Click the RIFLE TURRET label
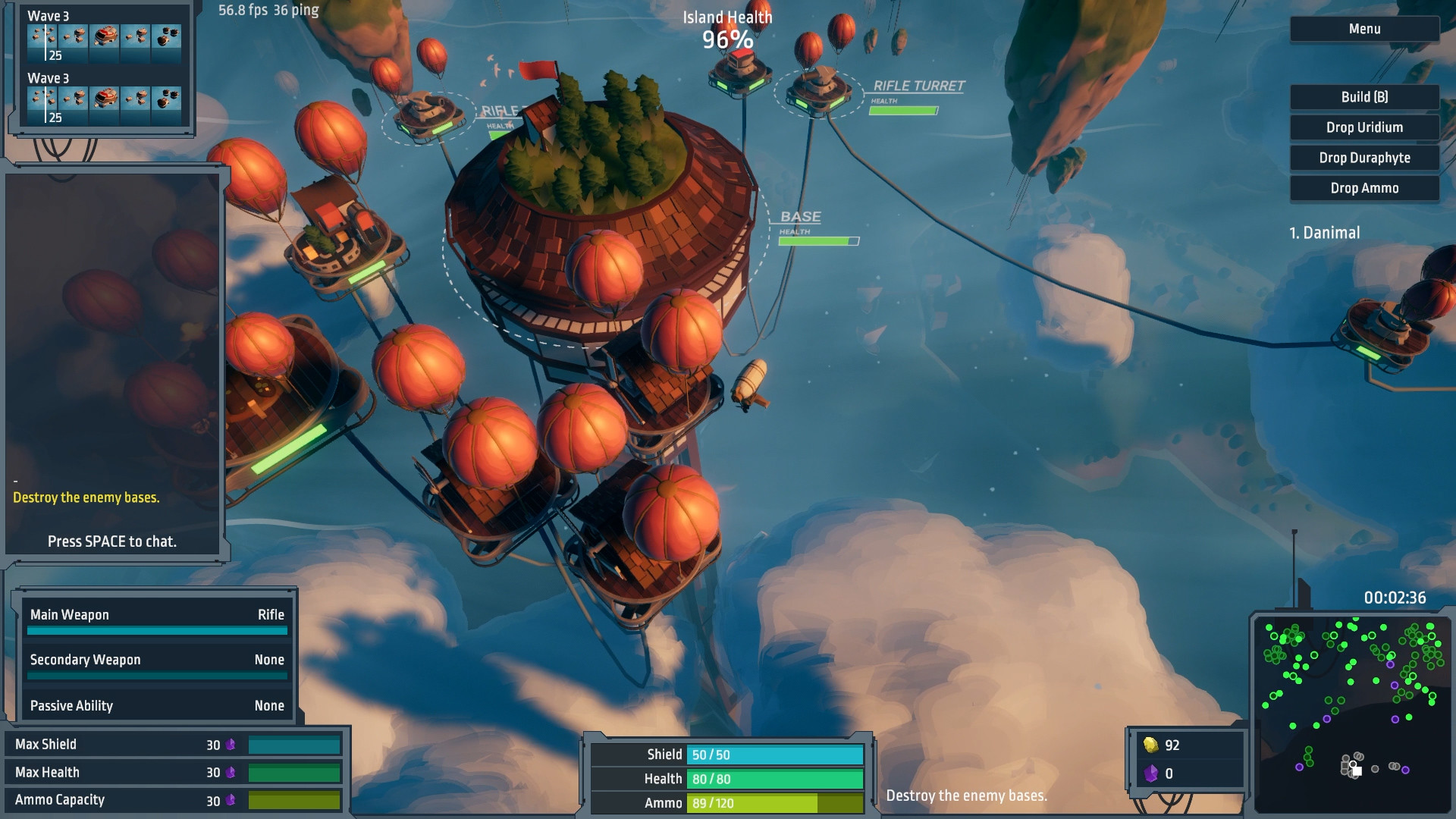 (x=918, y=87)
